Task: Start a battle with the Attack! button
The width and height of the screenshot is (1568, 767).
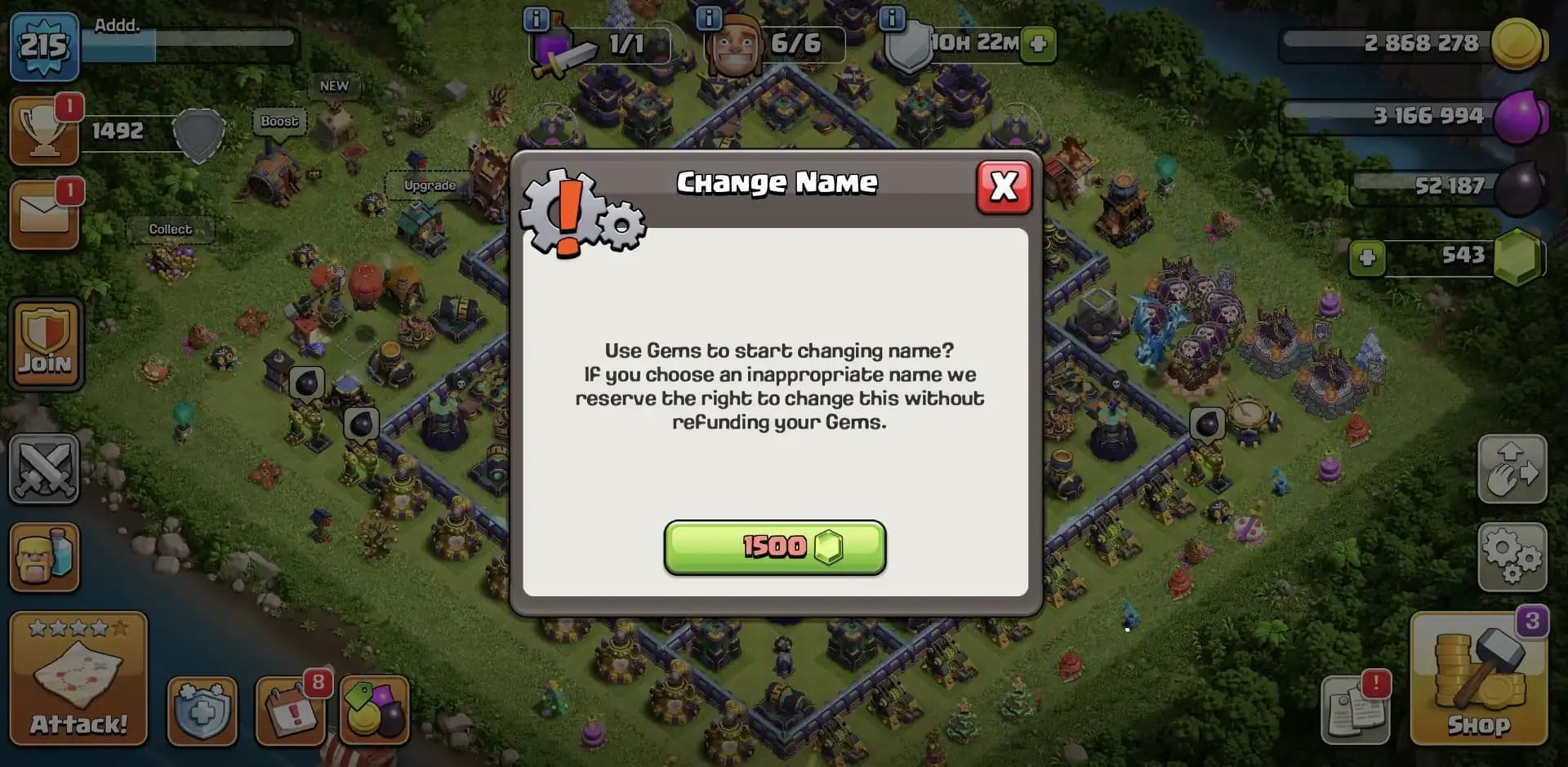Action: point(78,678)
